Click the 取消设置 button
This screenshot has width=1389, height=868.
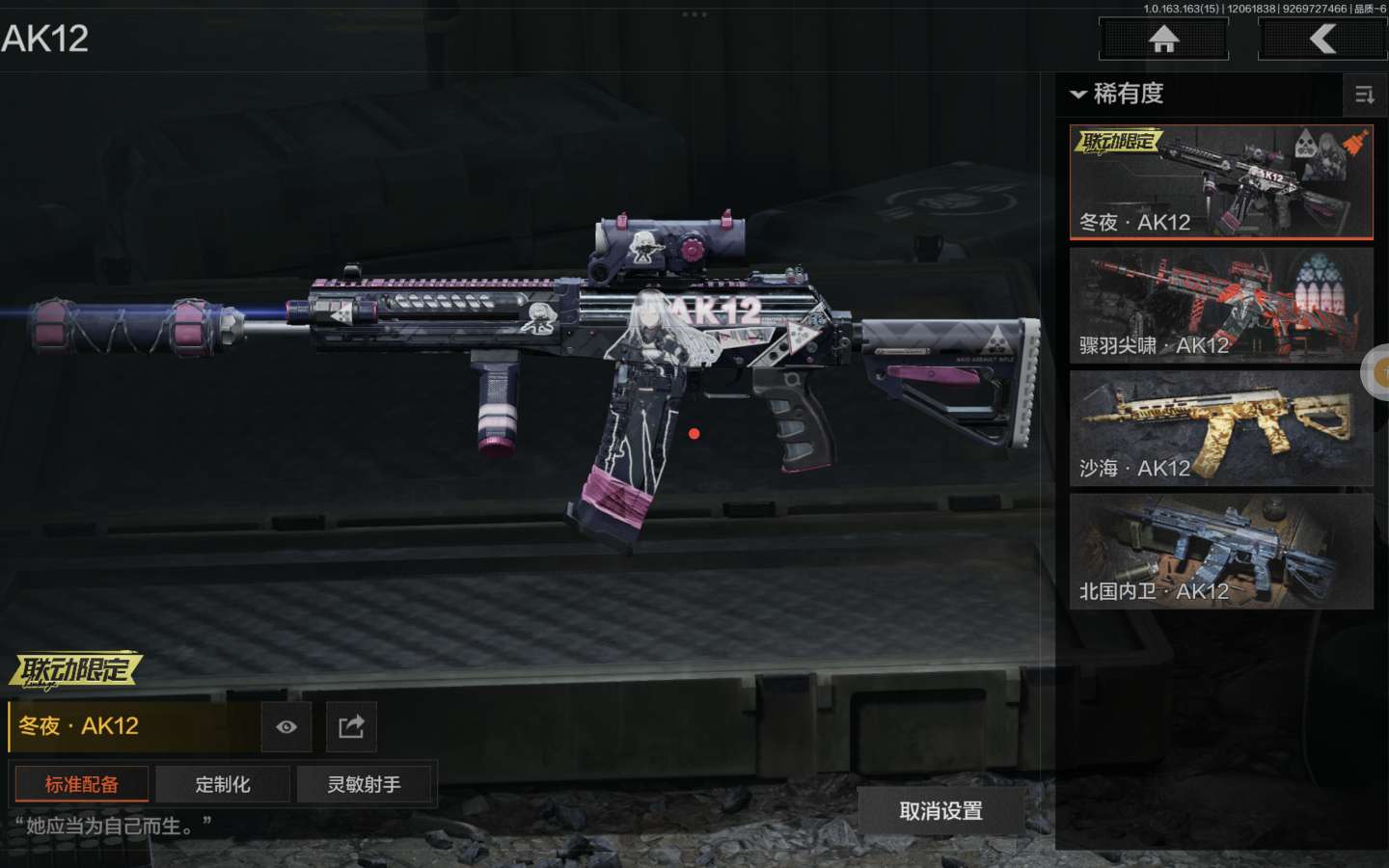click(x=940, y=811)
